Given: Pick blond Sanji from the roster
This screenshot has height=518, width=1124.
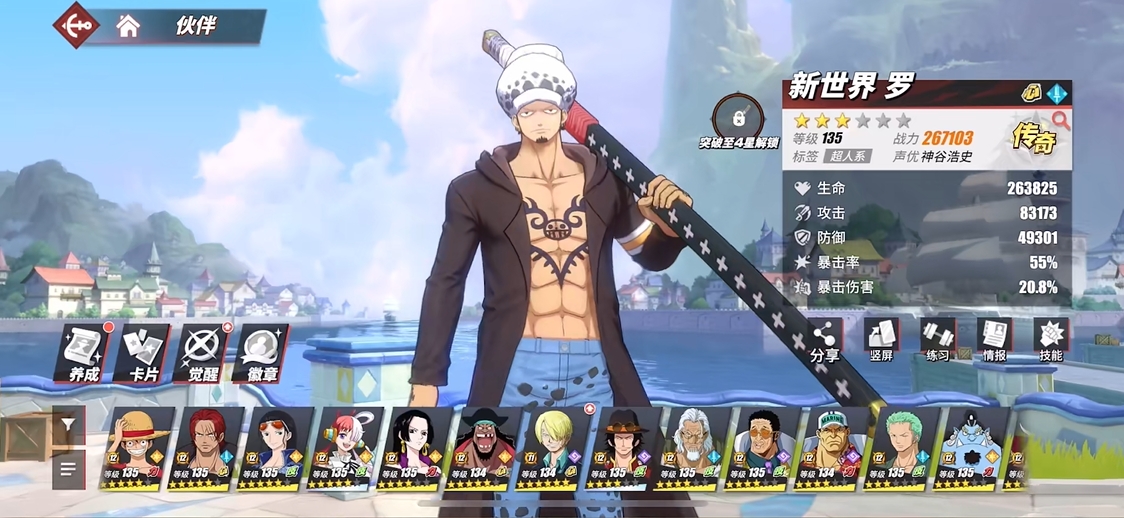Looking at the screenshot, I should pos(552,447).
